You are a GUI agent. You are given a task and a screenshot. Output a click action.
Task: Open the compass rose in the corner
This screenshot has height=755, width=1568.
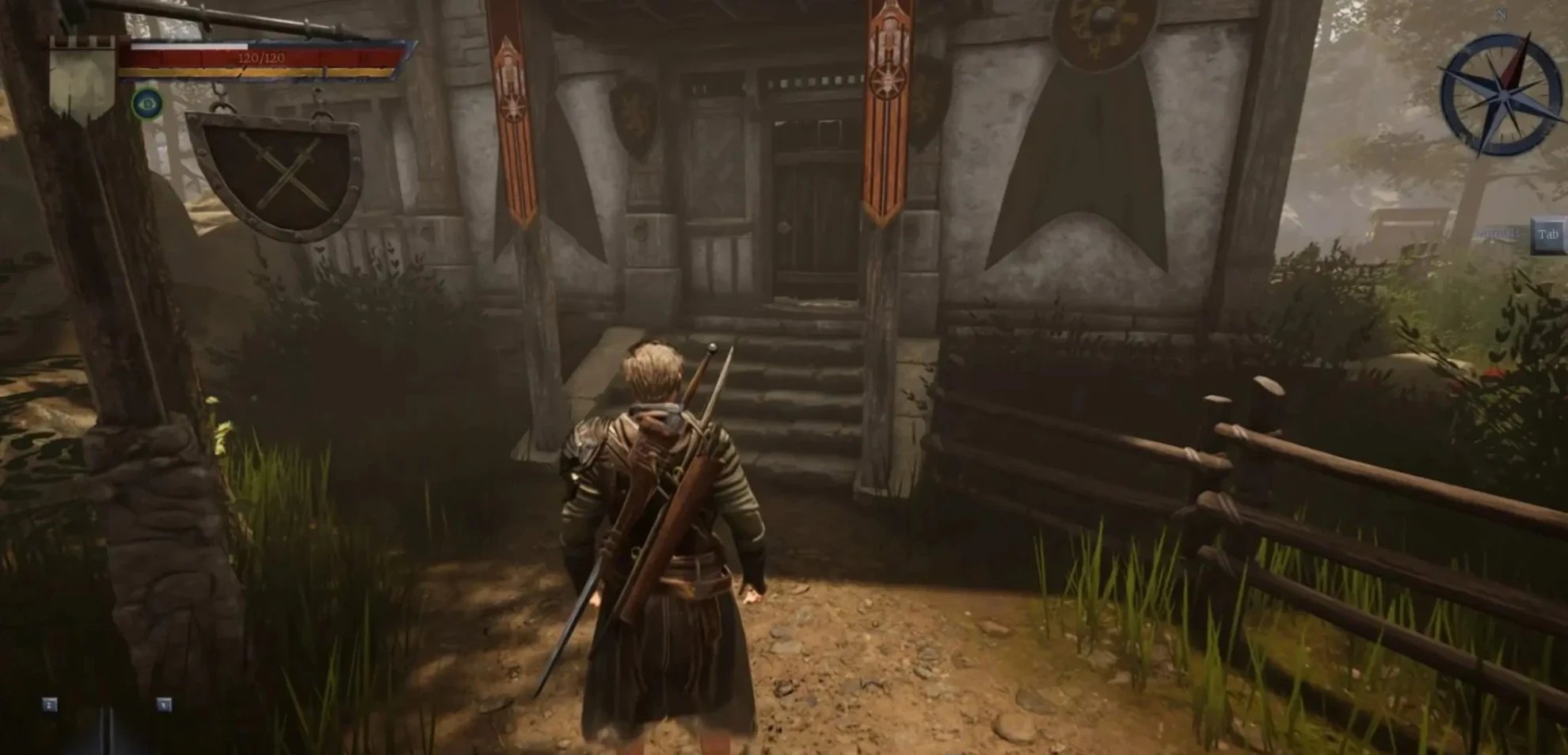pos(1500,93)
